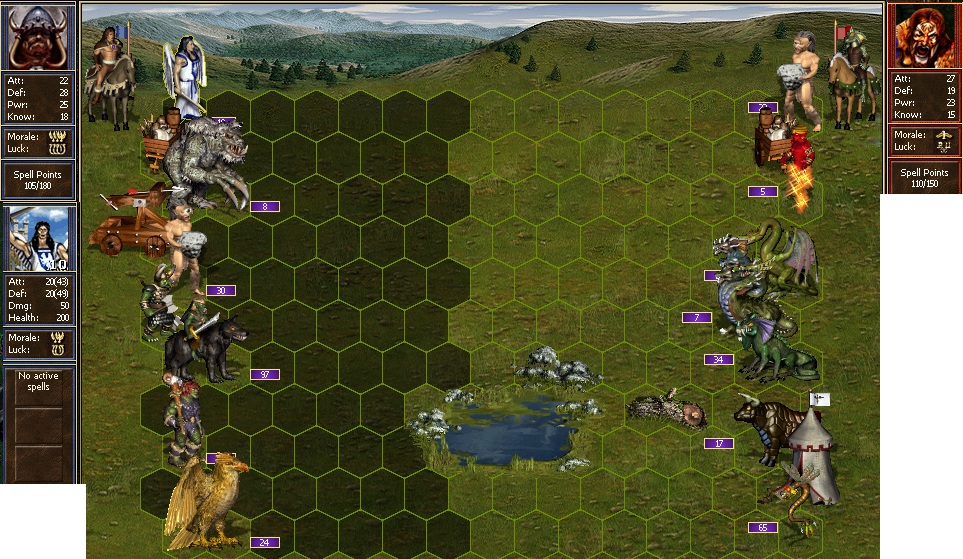Screen dimensions: 963x559
Task: Target the enemy efreet fire stack of 5
Action: [x=798, y=165]
